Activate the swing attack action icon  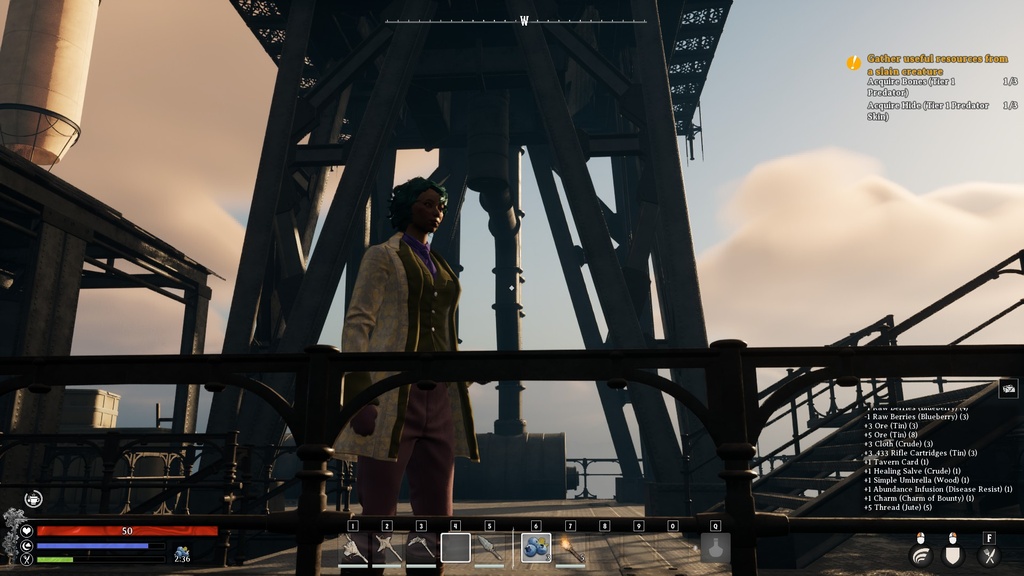point(921,556)
